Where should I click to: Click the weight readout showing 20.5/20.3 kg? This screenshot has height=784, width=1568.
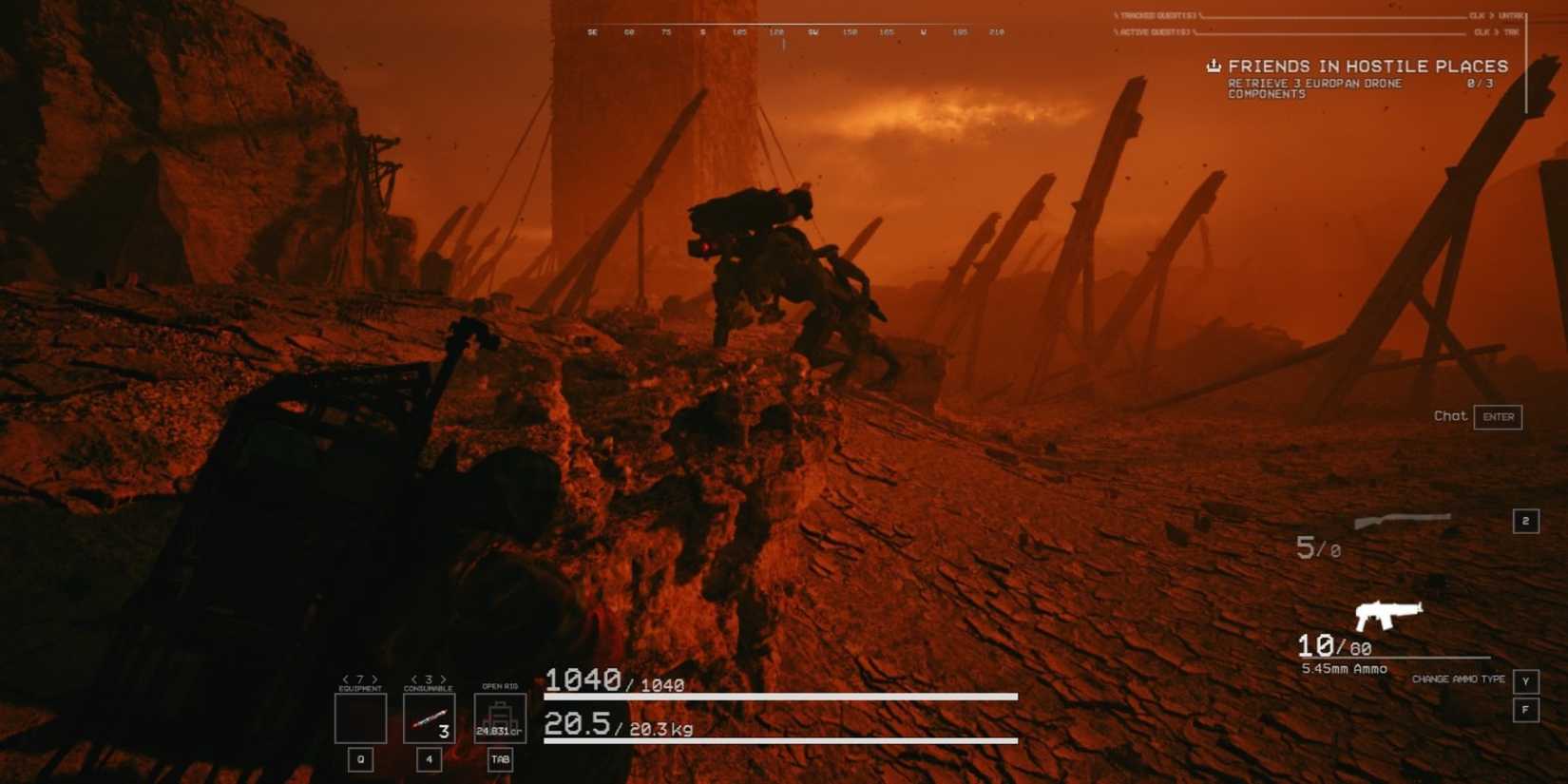[x=616, y=728]
